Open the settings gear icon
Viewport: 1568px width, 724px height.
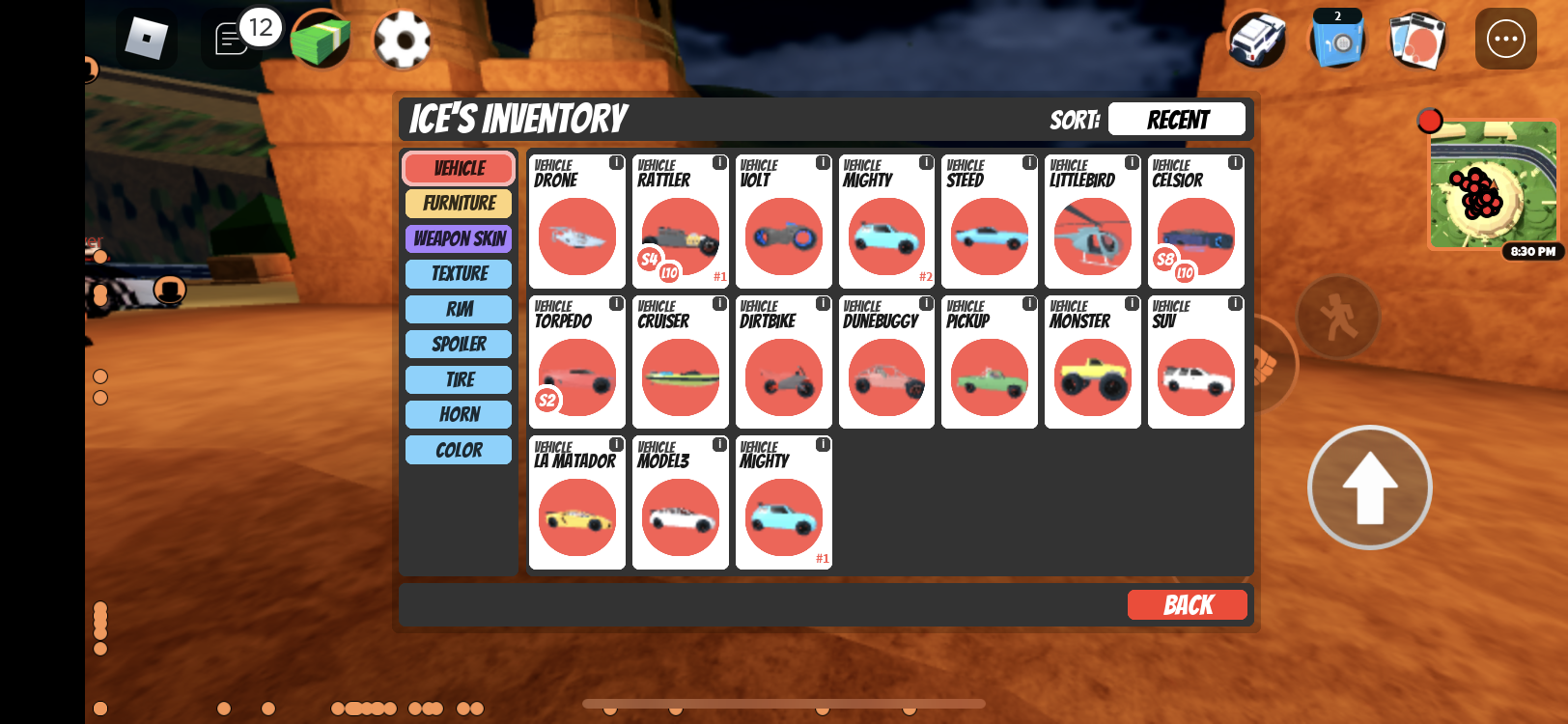click(403, 39)
